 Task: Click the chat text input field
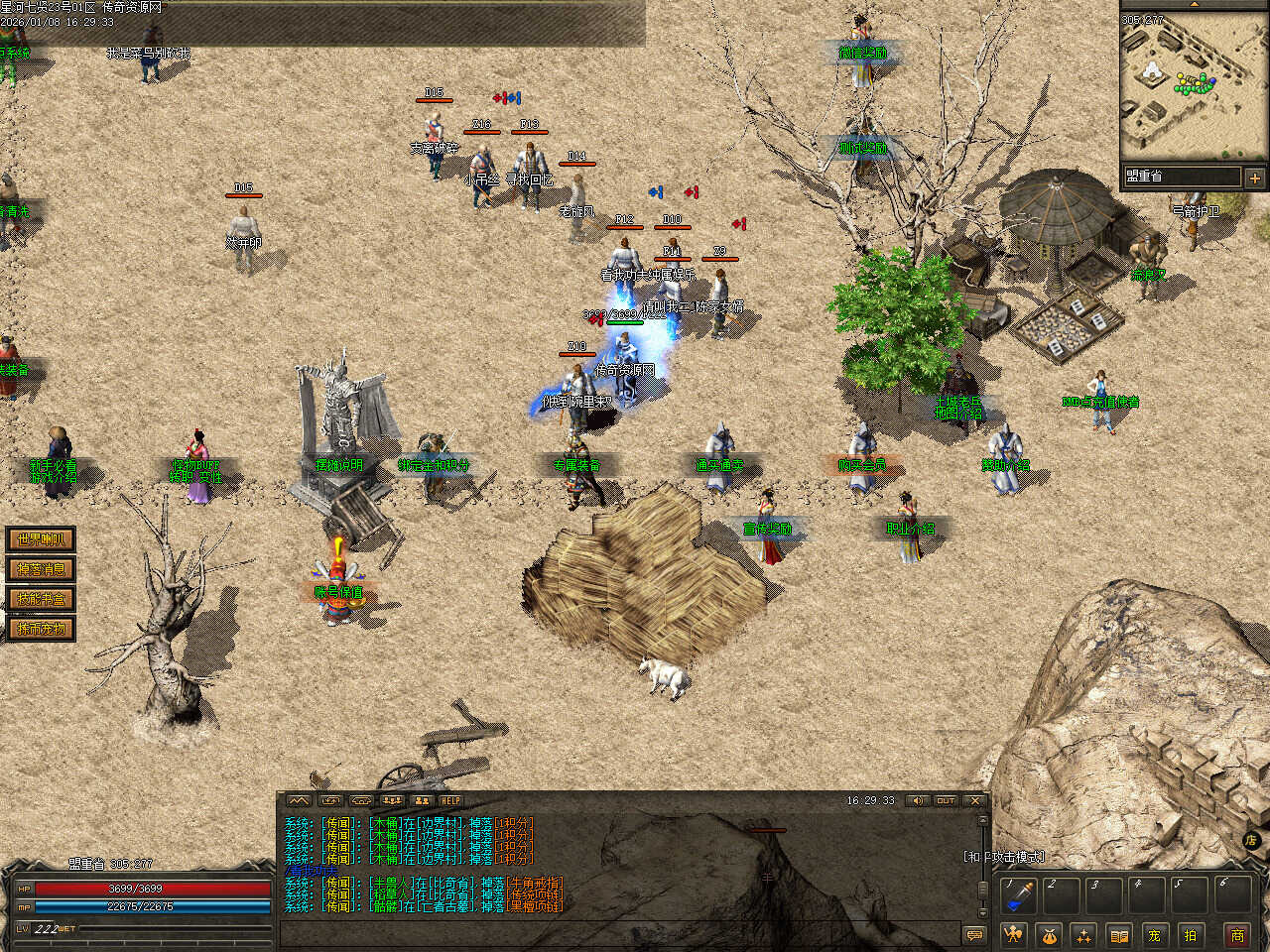[615, 934]
